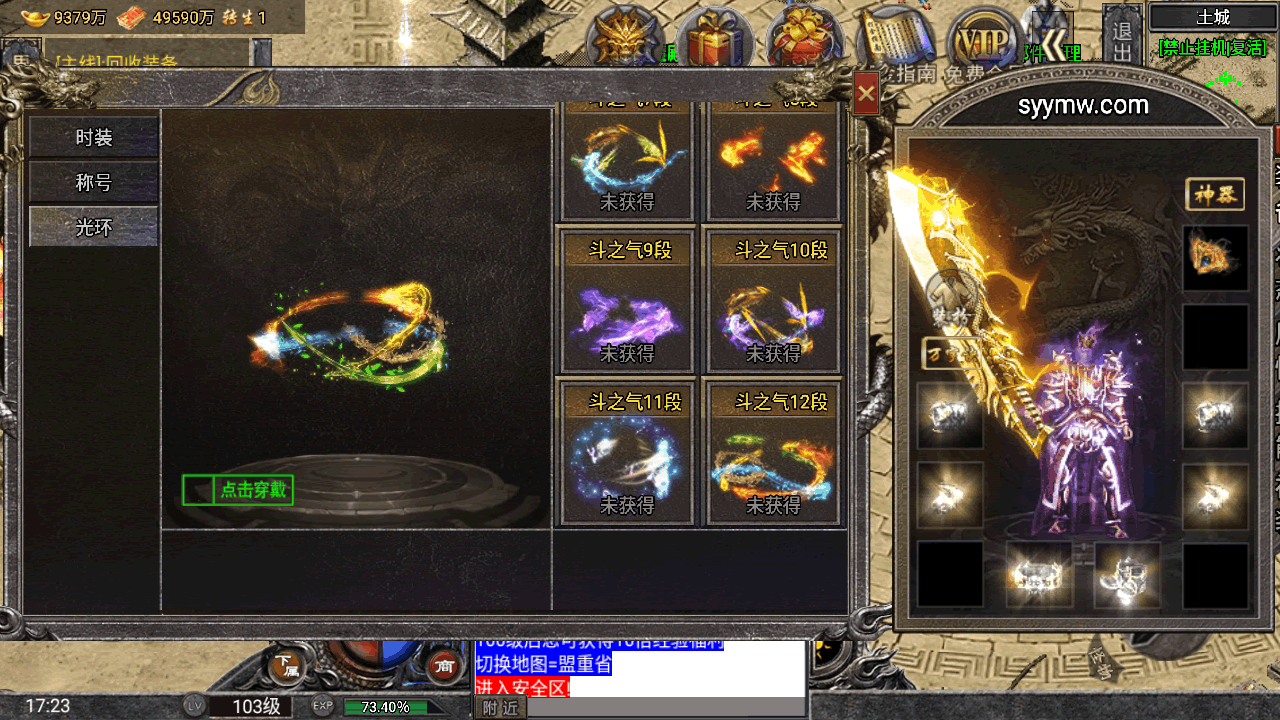The image size is (1280, 720).
Task: Open the red gift box with blue ribbon
Action: [714, 38]
